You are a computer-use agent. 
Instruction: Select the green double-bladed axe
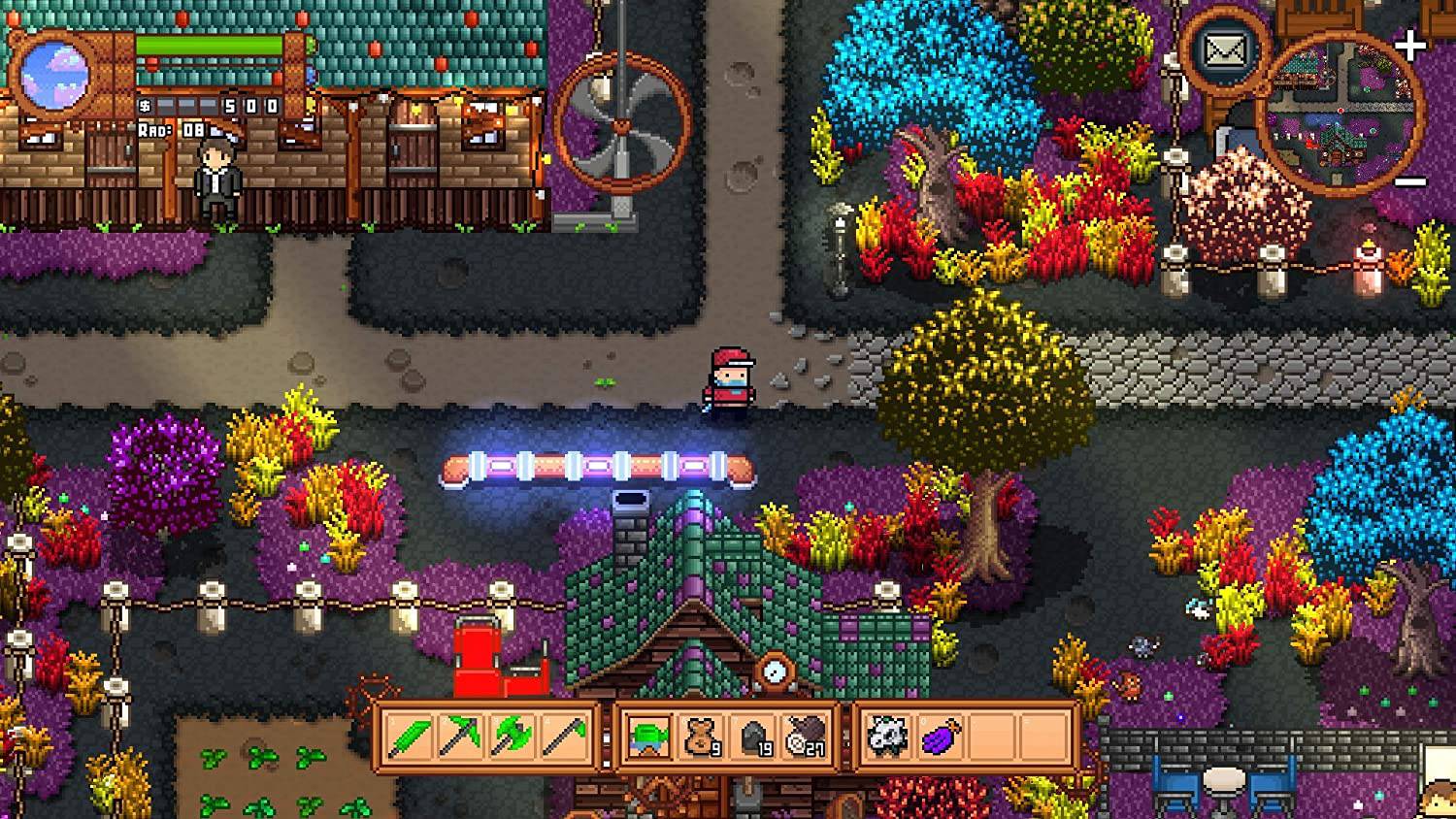click(514, 736)
